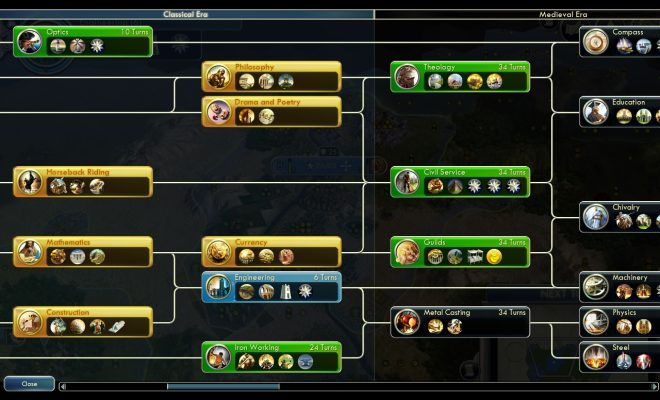Close the technology tree screen
Viewport: 660px width, 400px height.
coord(28,384)
